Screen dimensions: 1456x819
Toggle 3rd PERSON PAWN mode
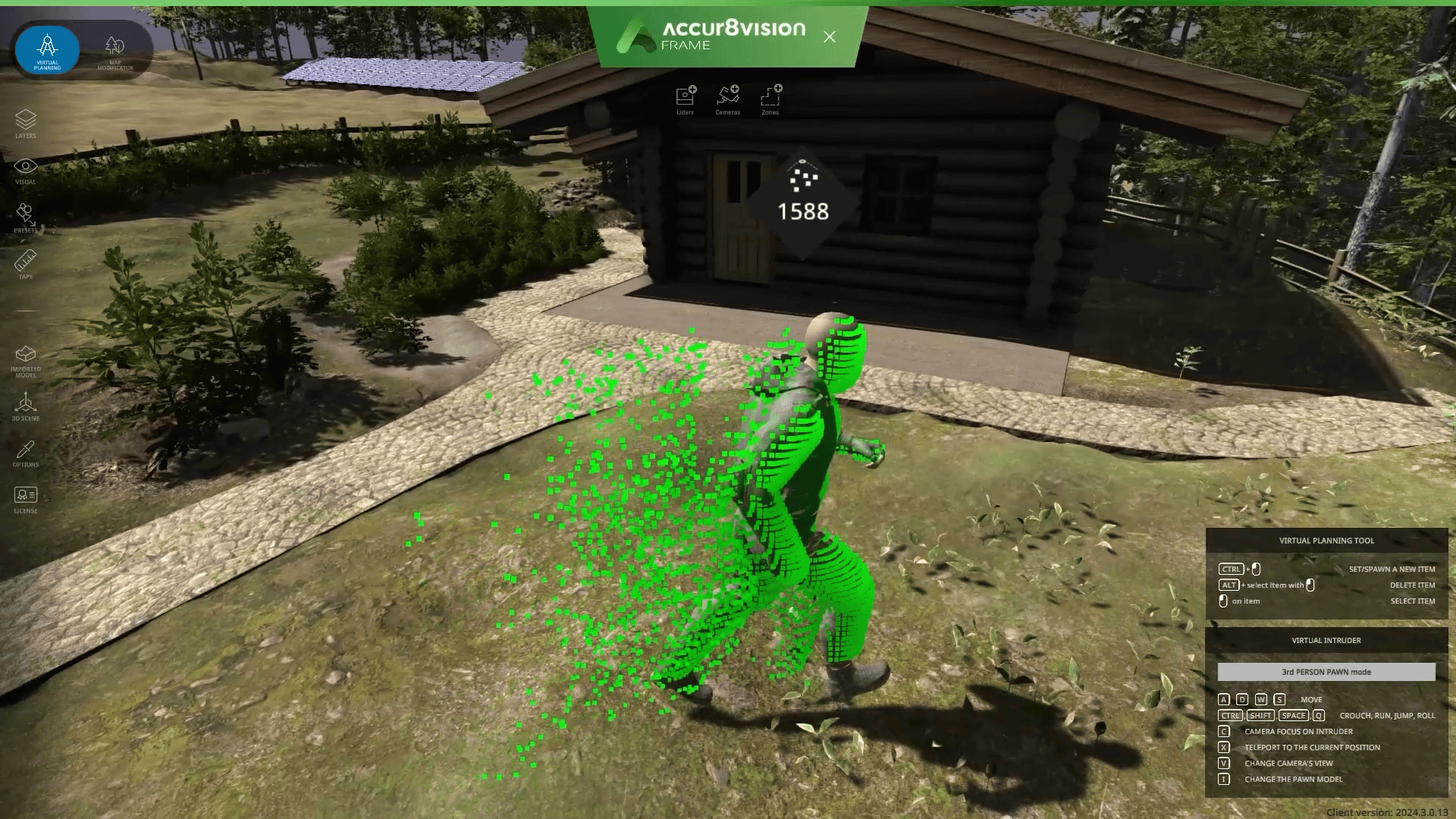1326,672
